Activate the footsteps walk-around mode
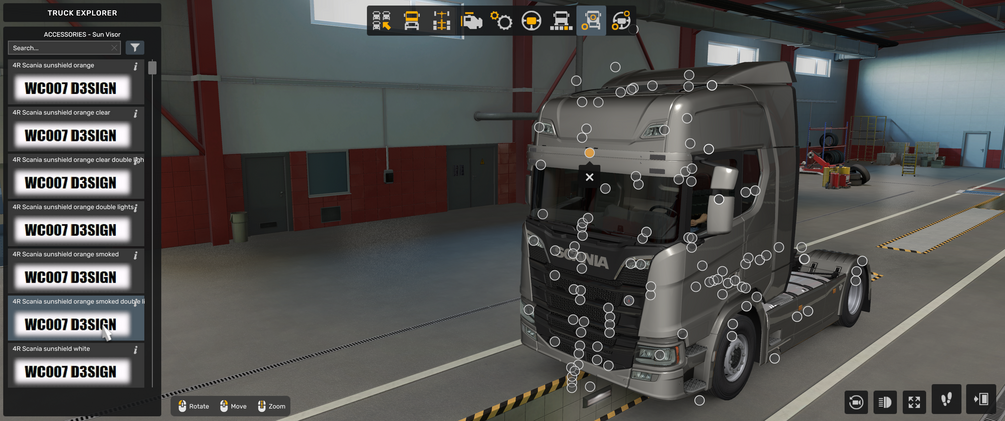The width and height of the screenshot is (1005, 421). 946,399
